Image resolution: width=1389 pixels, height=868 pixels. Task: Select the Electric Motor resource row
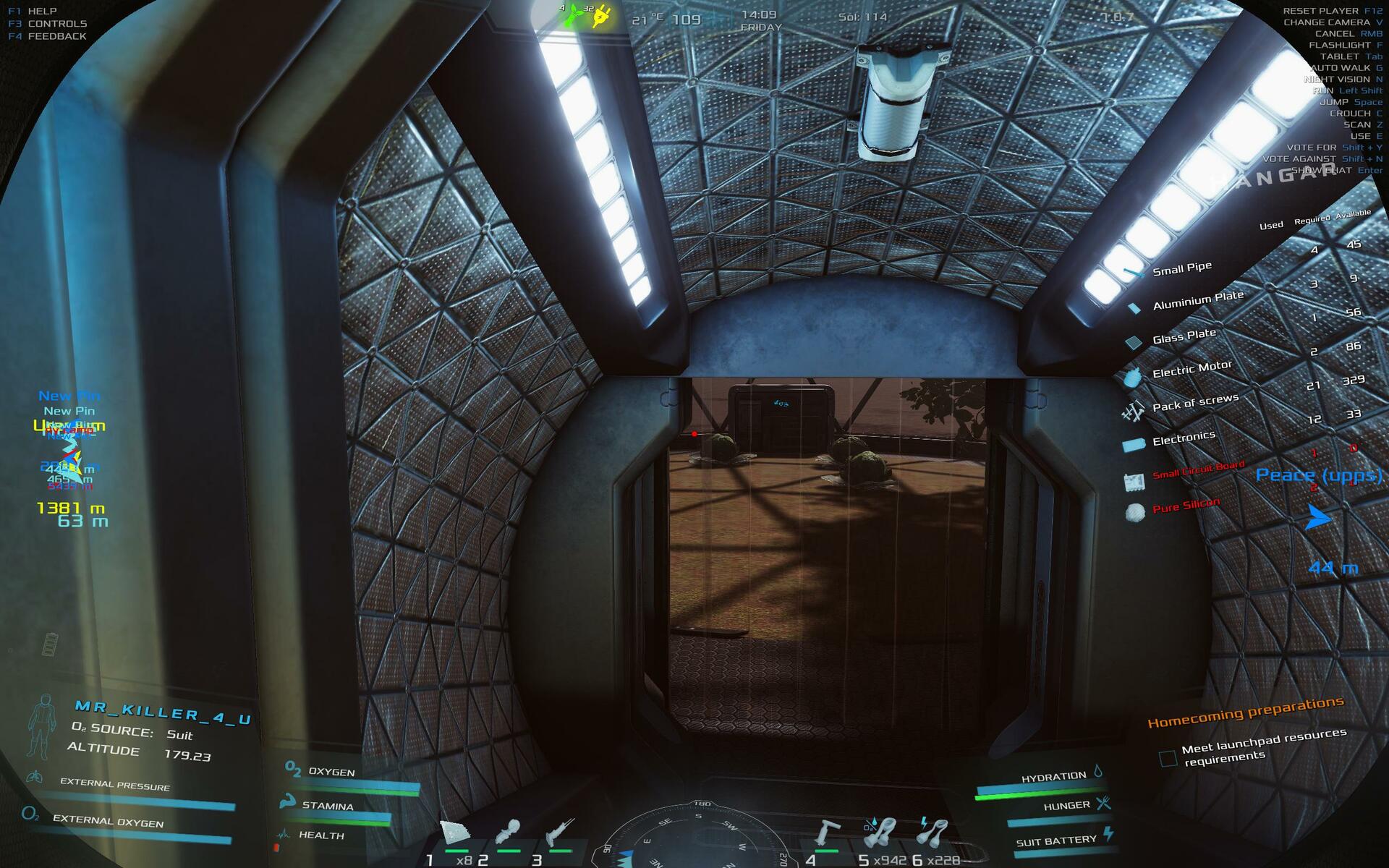[x=1192, y=370]
